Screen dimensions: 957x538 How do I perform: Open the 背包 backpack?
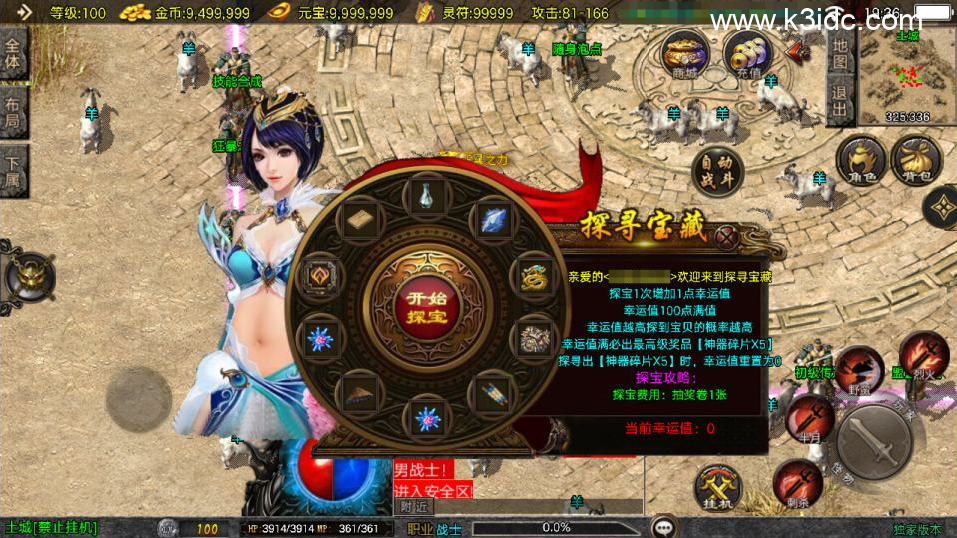(x=915, y=163)
